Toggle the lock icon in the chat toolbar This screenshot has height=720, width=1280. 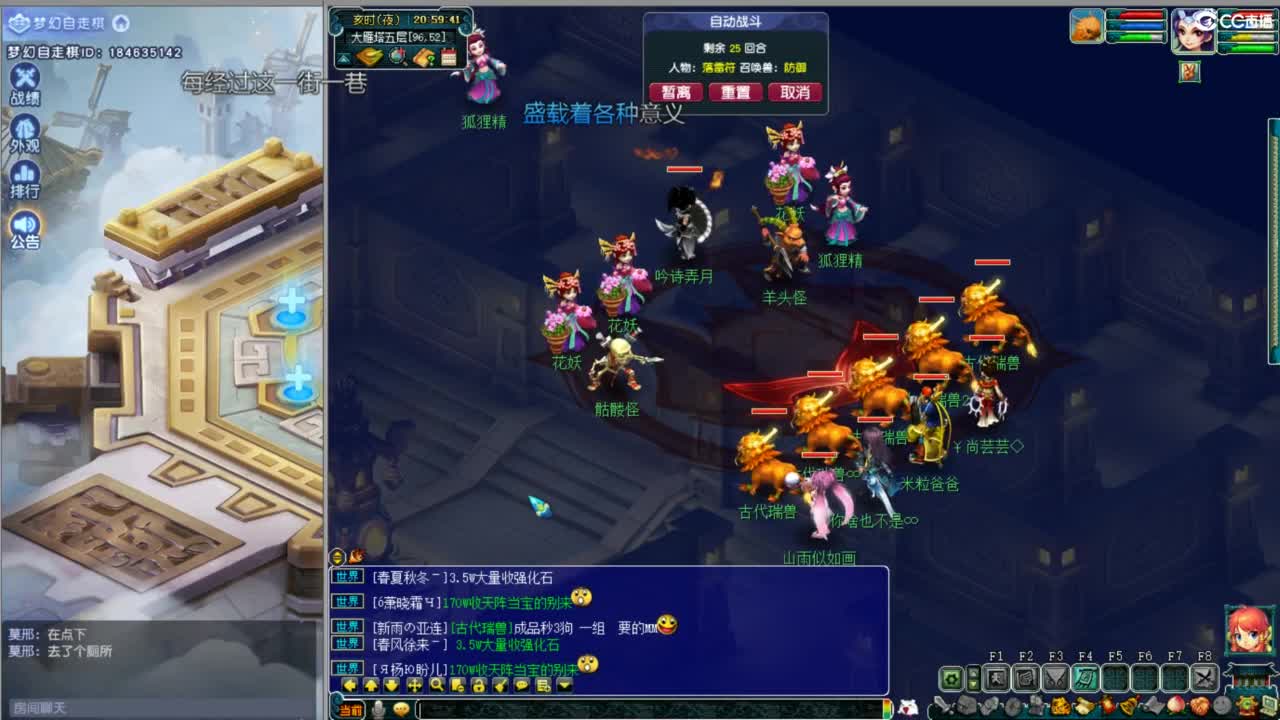[480, 686]
